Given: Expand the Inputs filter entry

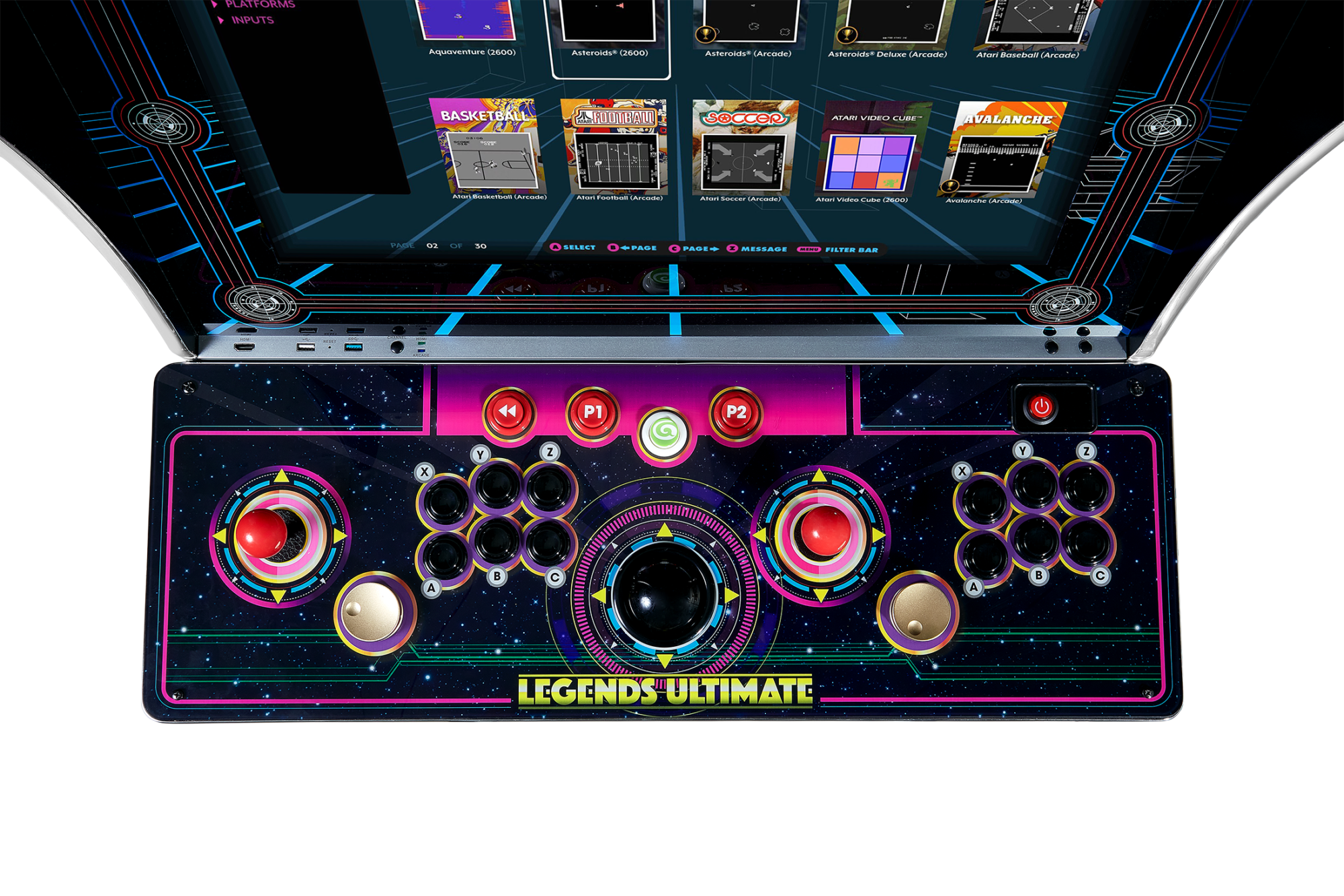Looking at the screenshot, I should pos(252,20).
